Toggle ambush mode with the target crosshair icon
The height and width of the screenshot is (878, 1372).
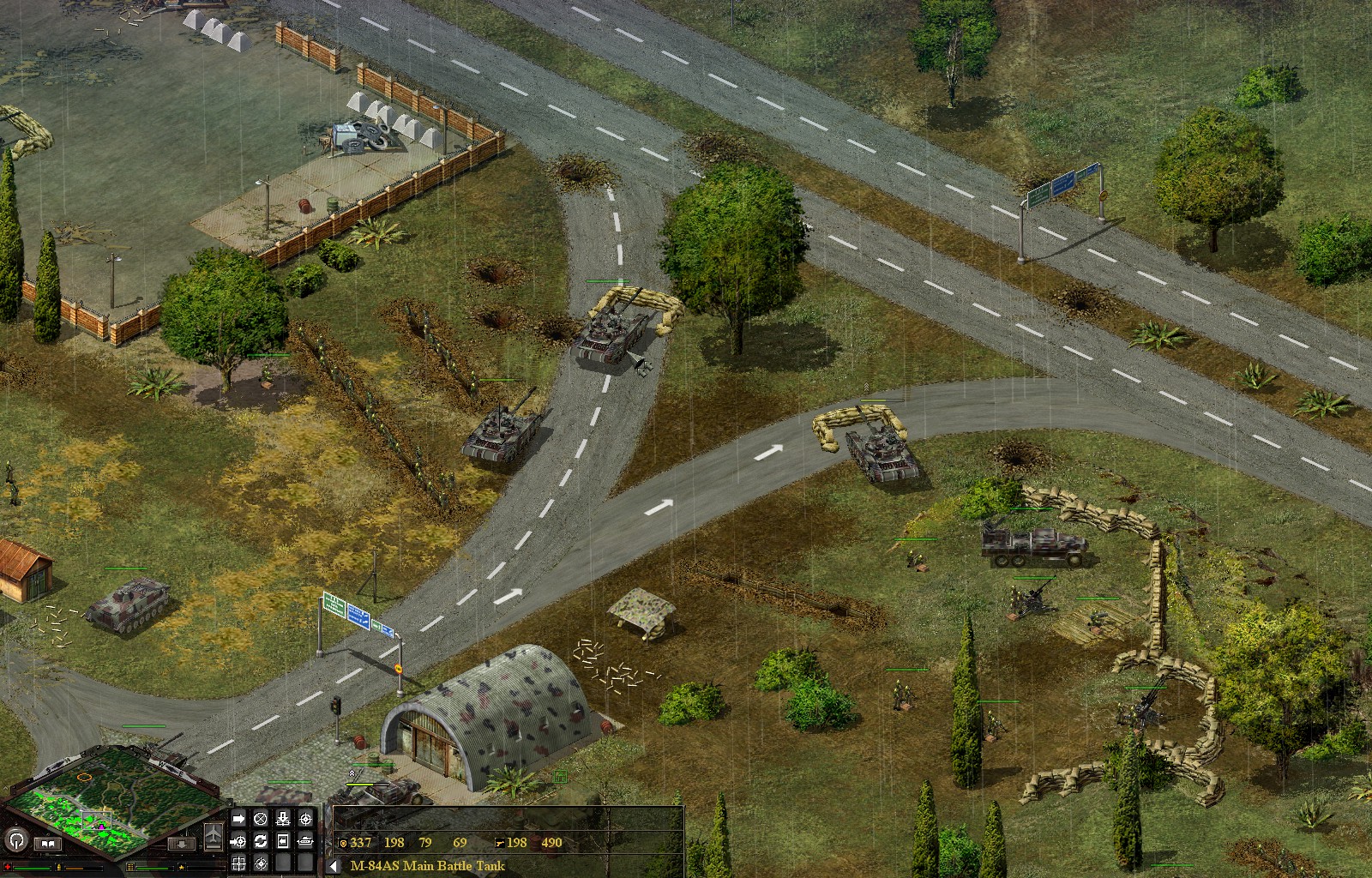coord(261,864)
